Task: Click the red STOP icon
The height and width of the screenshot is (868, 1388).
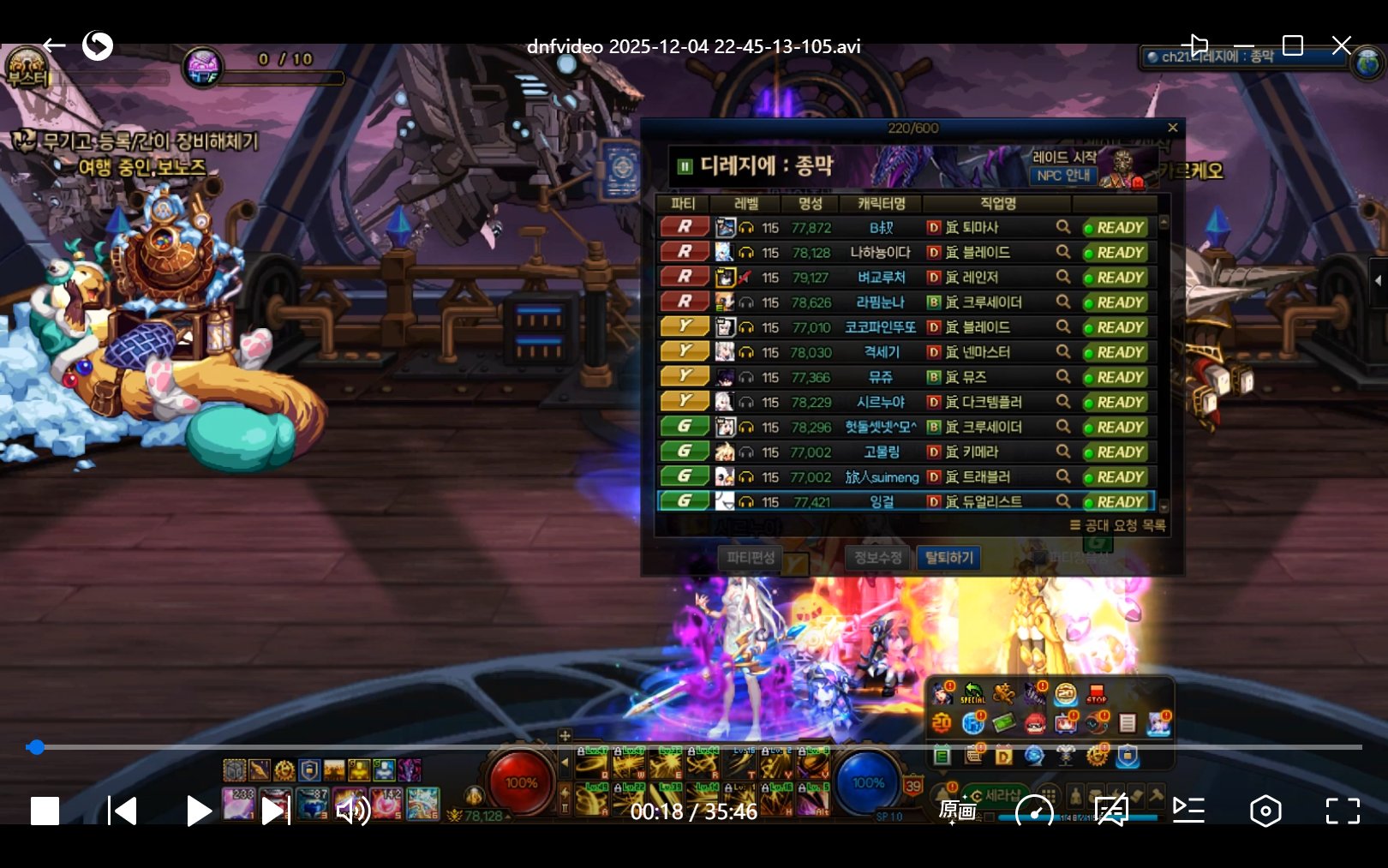Action: coord(1097,693)
